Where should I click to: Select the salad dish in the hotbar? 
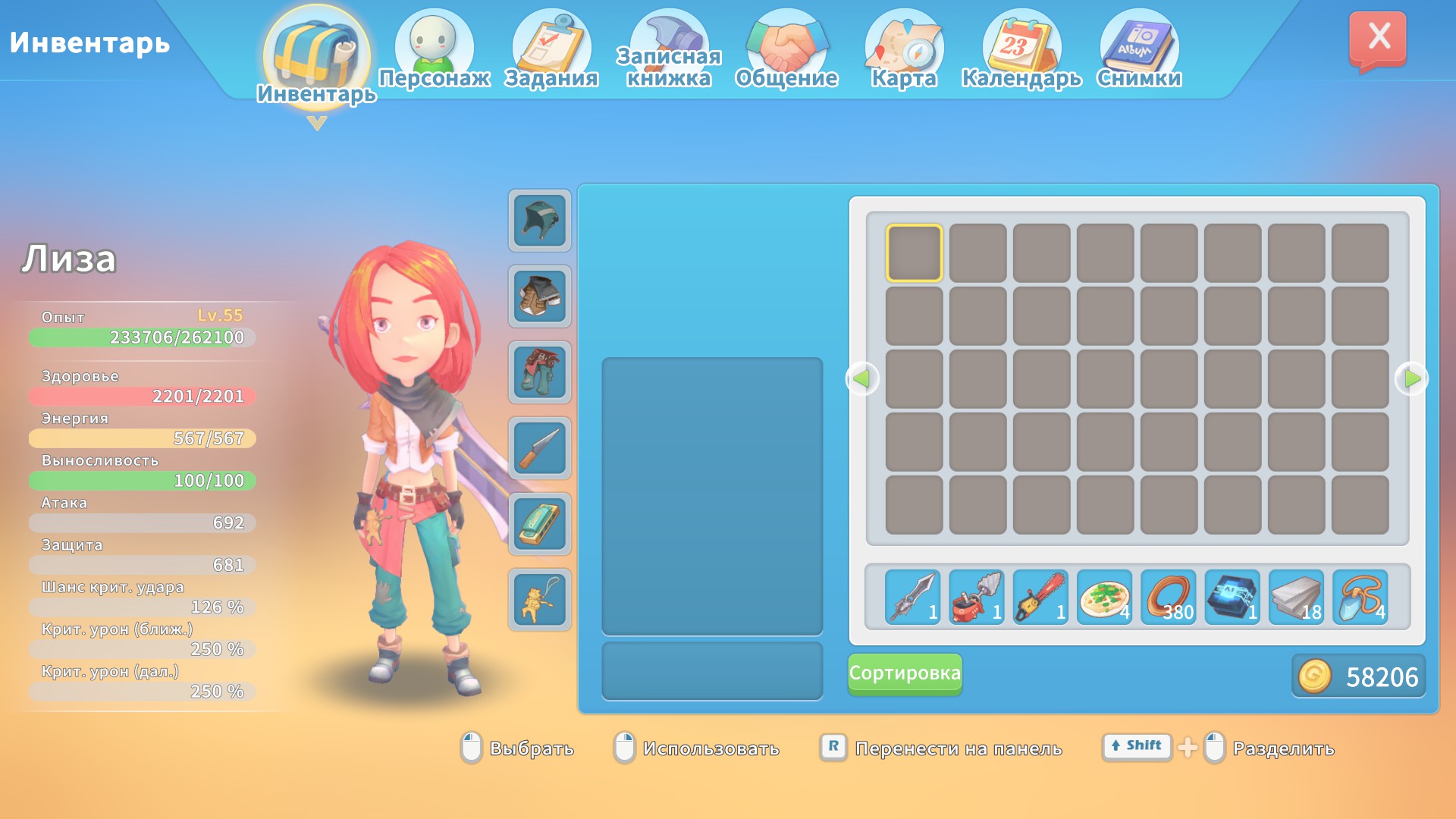[x=1103, y=598]
